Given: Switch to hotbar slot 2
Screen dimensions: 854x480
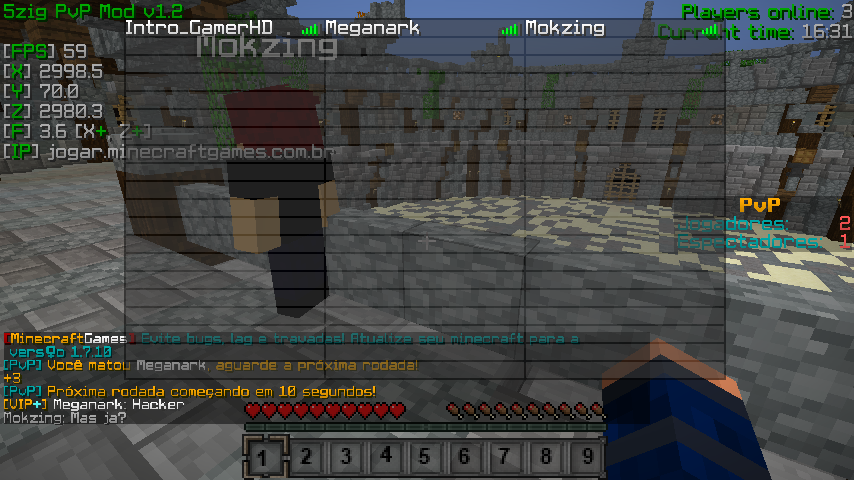Looking at the screenshot, I should click(x=305, y=457).
